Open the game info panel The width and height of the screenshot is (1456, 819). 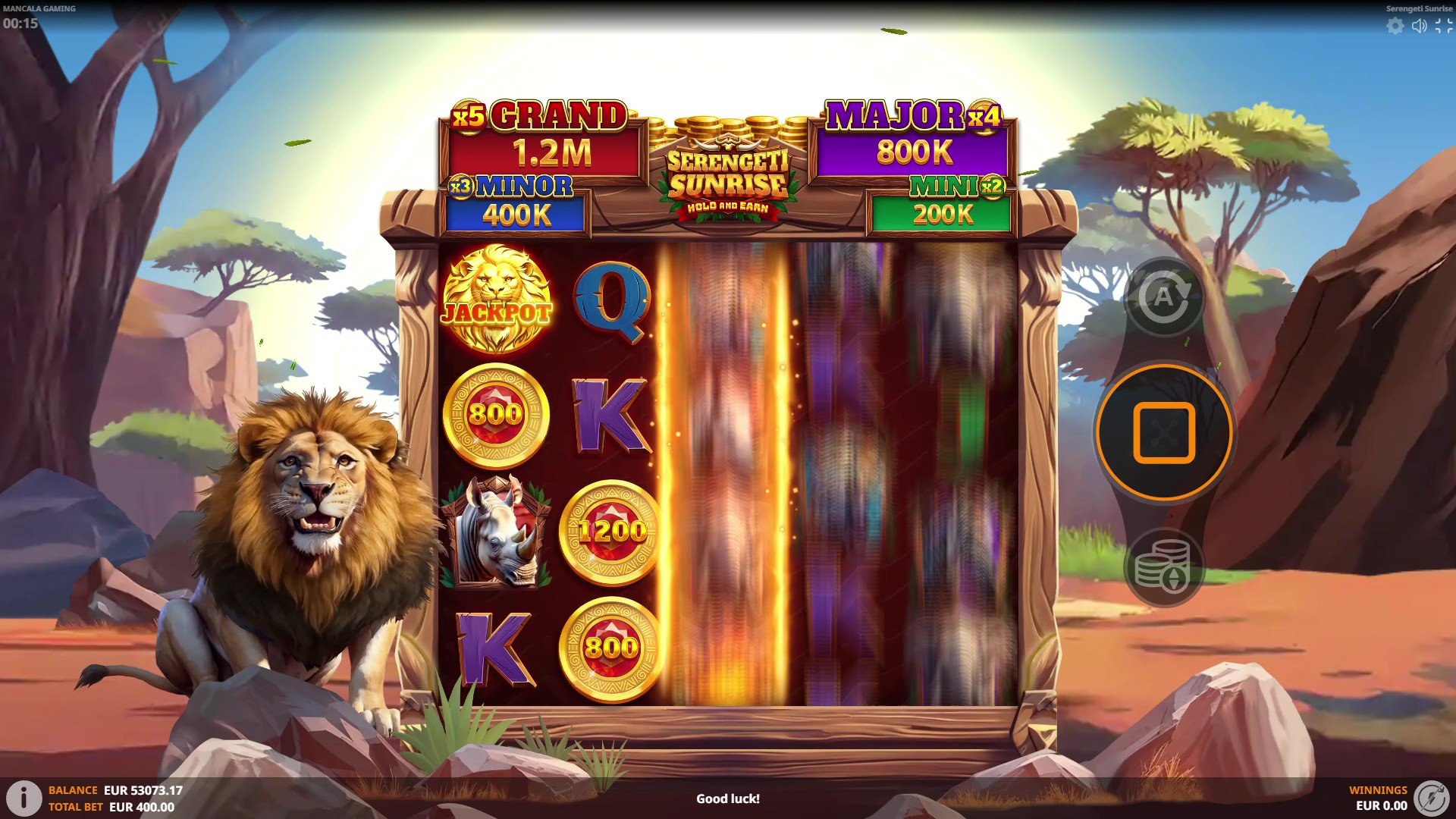pos(24,798)
